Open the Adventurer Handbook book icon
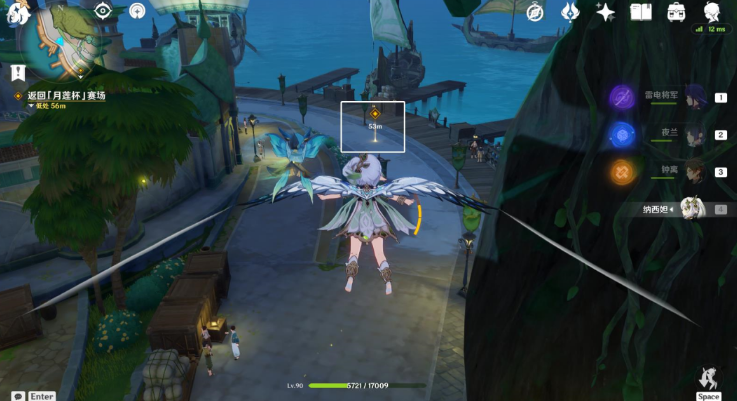 pyautogui.click(x=641, y=12)
